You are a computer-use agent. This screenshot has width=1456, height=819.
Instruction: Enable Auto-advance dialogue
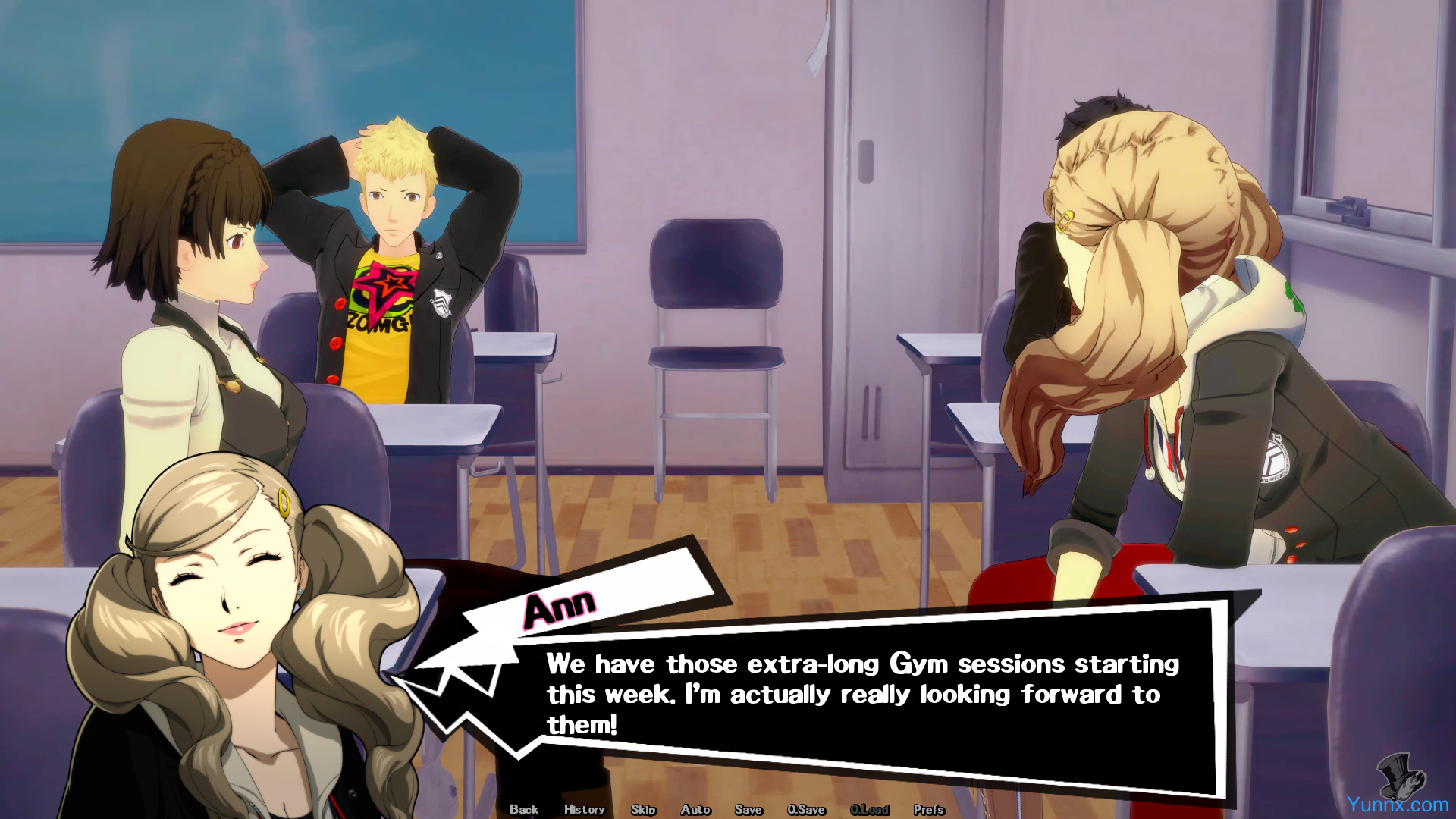click(x=695, y=809)
